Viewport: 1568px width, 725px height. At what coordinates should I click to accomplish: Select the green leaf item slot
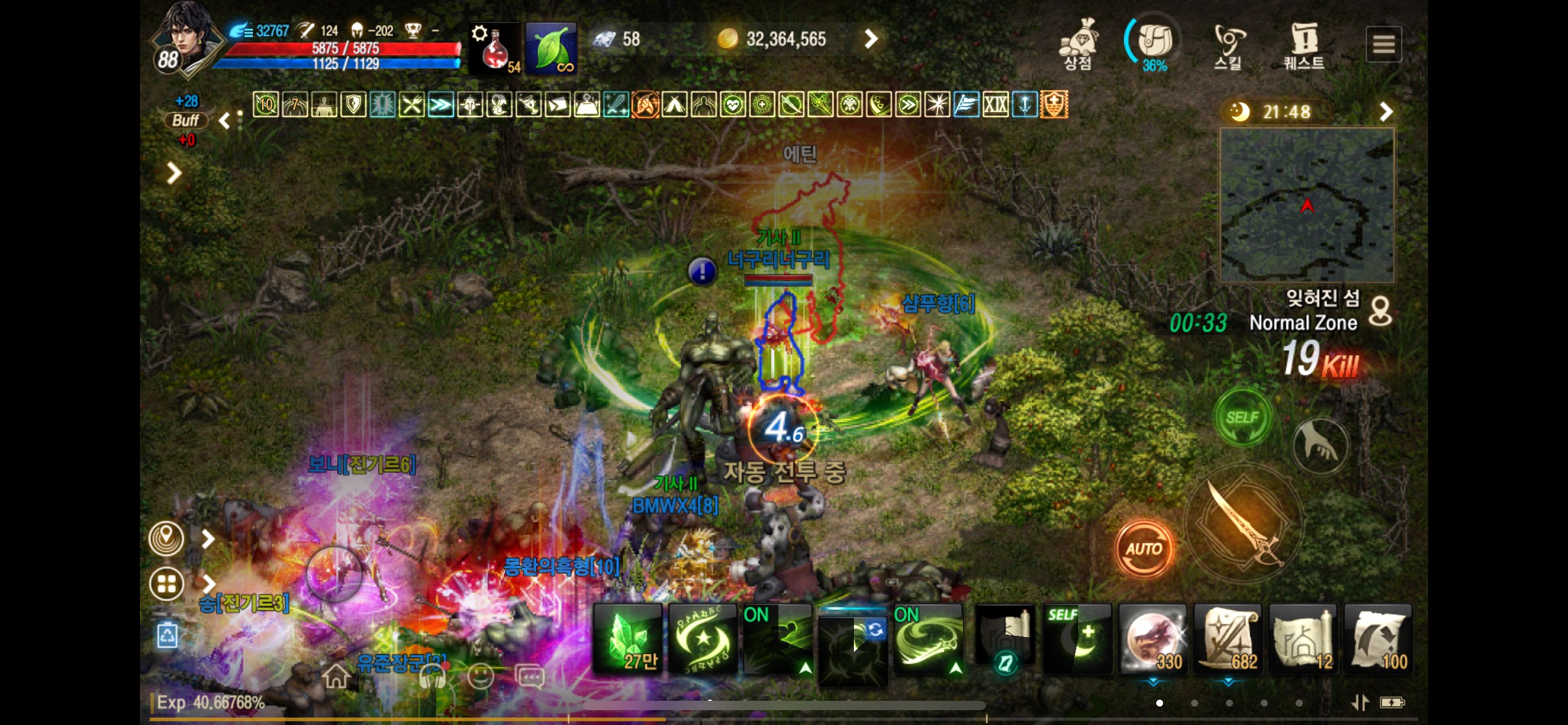tap(551, 48)
